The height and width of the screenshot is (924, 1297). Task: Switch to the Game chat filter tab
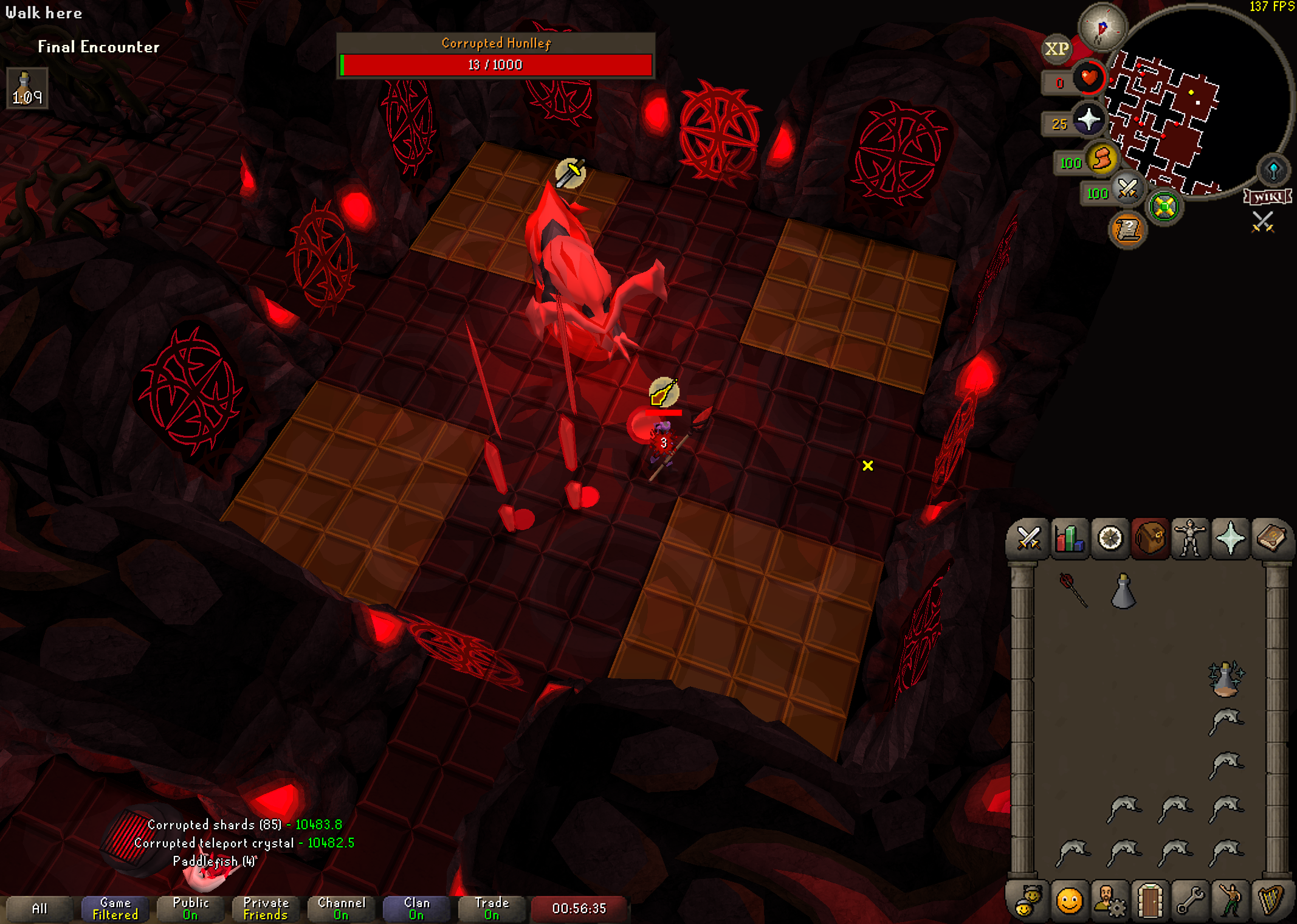(x=115, y=909)
